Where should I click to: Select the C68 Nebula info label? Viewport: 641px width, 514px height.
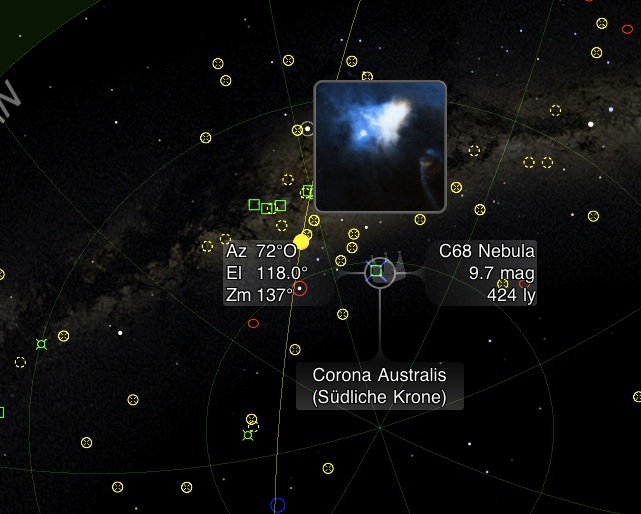(x=486, y=272)
